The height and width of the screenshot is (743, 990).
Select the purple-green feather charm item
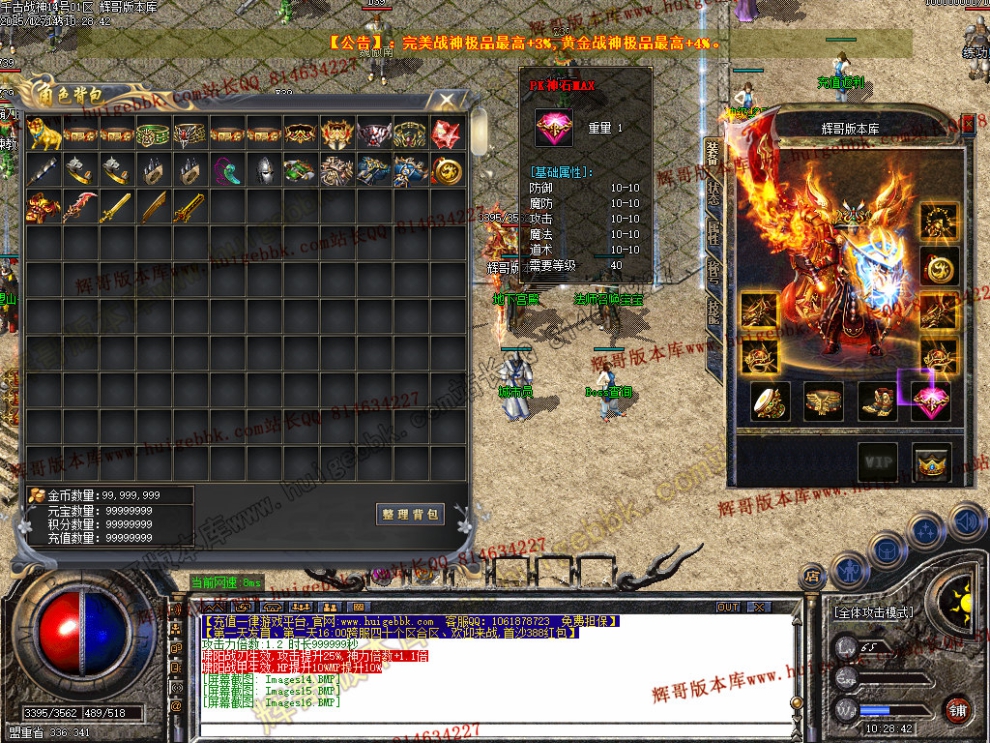point(226,170)
